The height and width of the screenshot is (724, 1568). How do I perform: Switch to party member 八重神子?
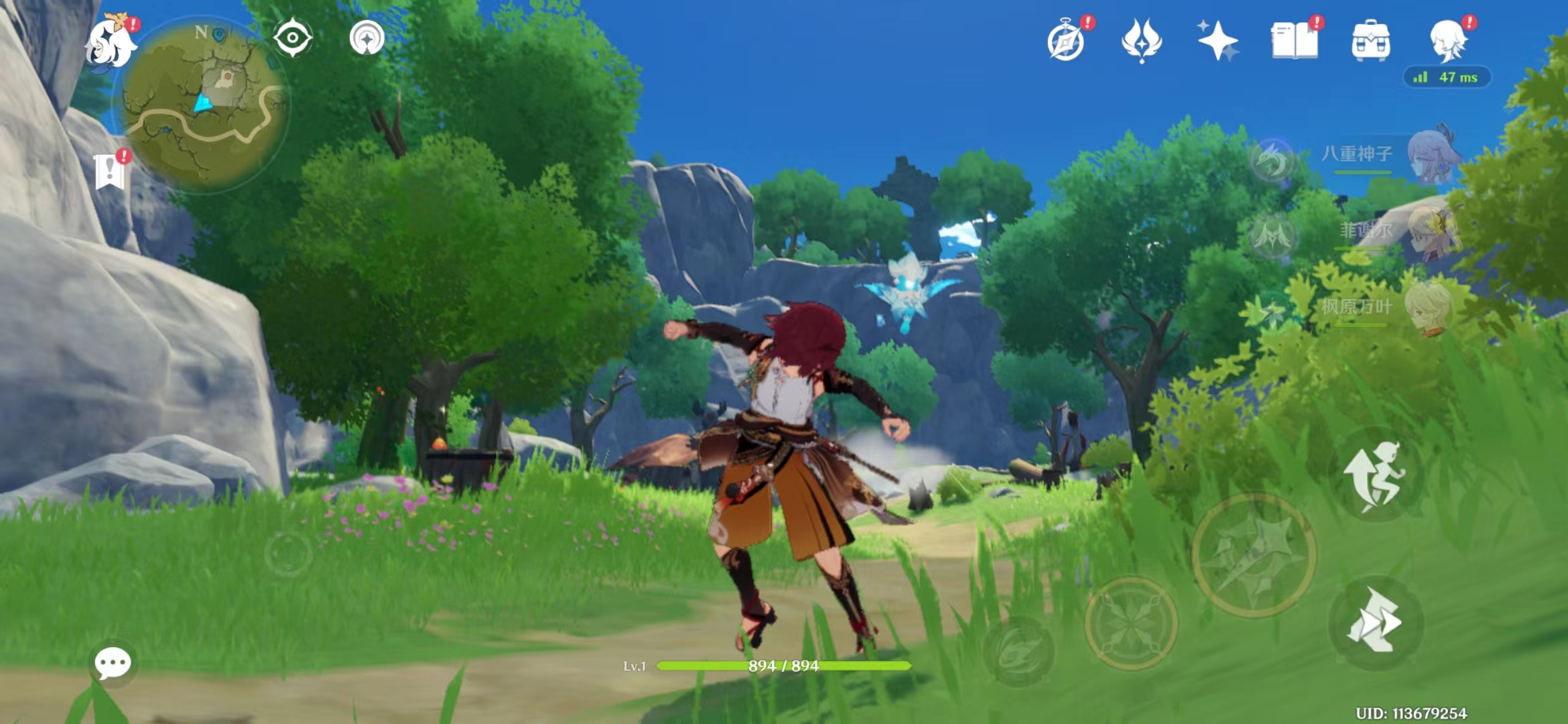point(1387,156)
